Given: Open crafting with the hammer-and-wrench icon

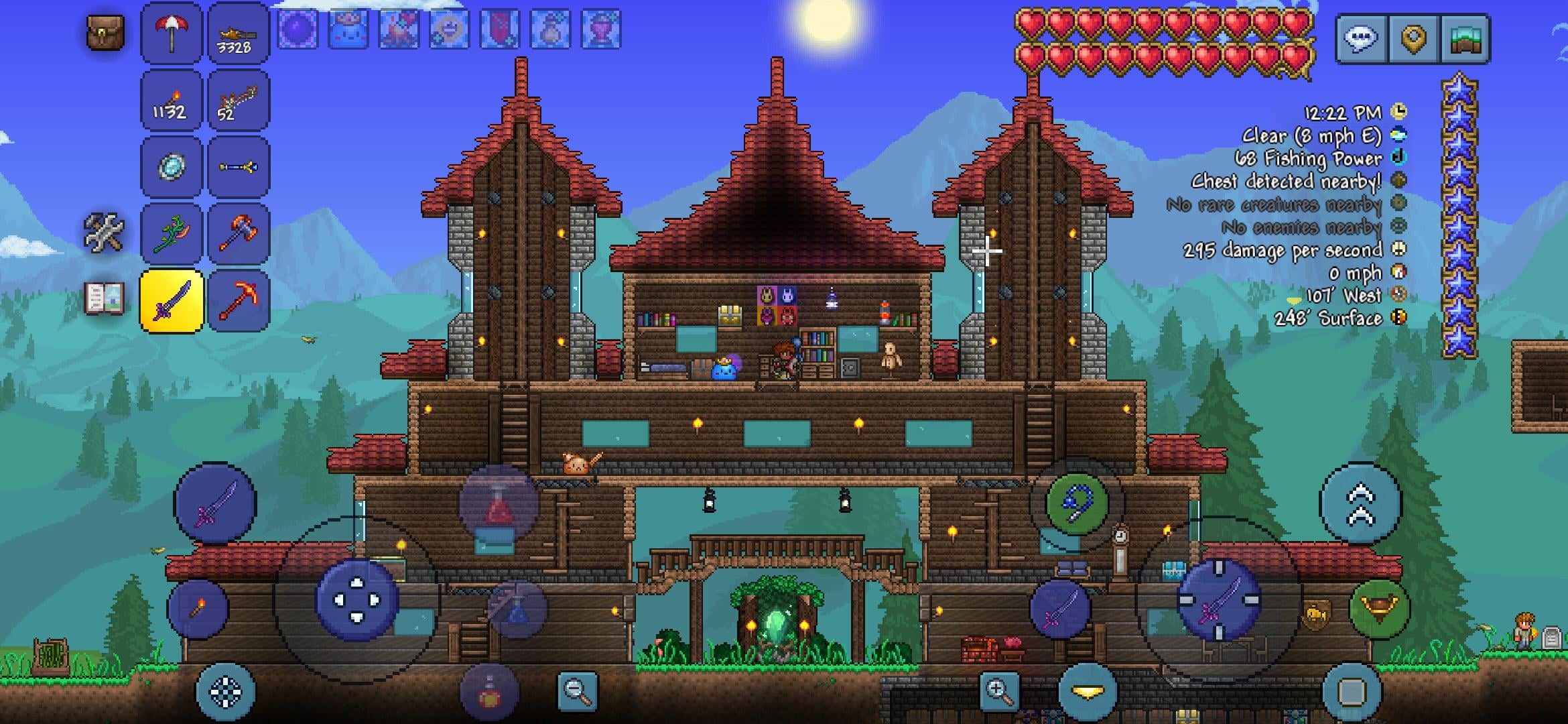Looking at the screenshot, I should [104, 233].
